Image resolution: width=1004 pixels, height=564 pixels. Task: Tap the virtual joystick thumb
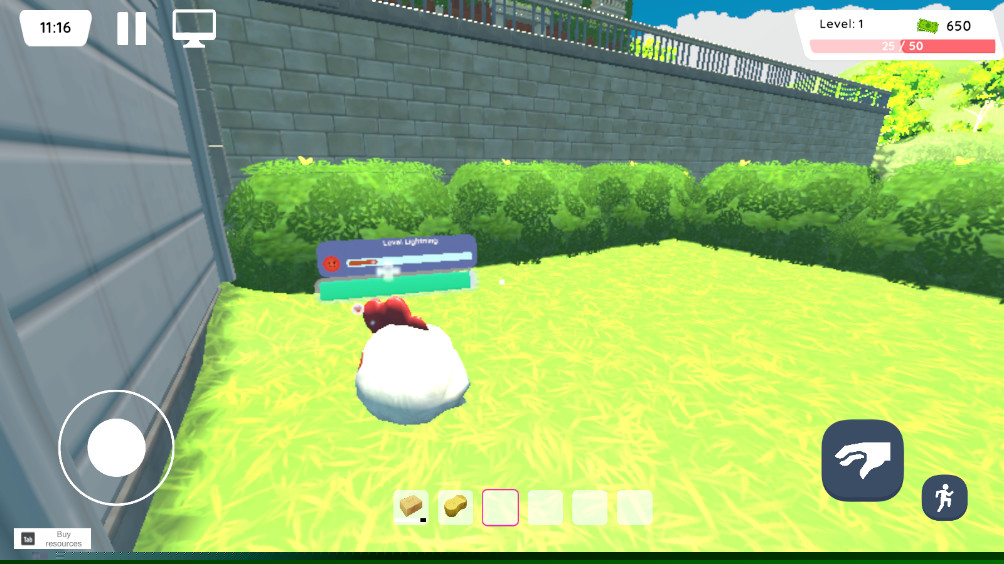(x=116, y=447)
